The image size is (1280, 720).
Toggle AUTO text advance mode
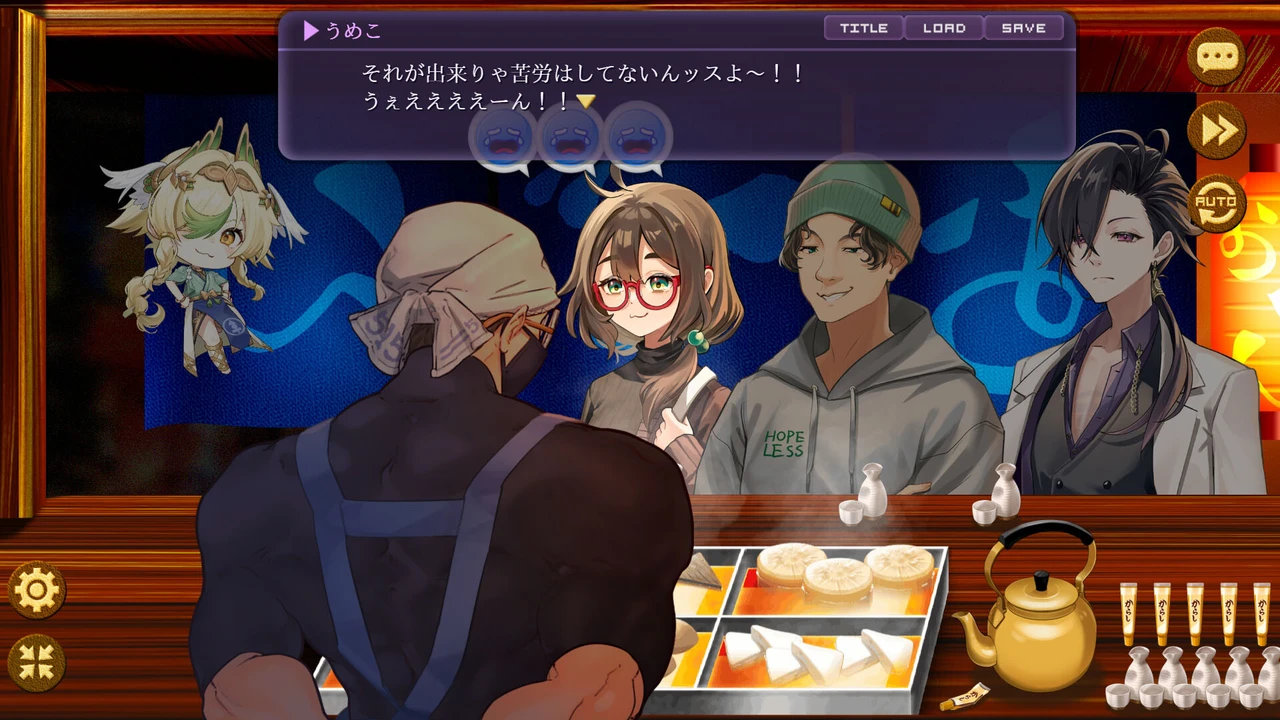[x=1216, y=203]
